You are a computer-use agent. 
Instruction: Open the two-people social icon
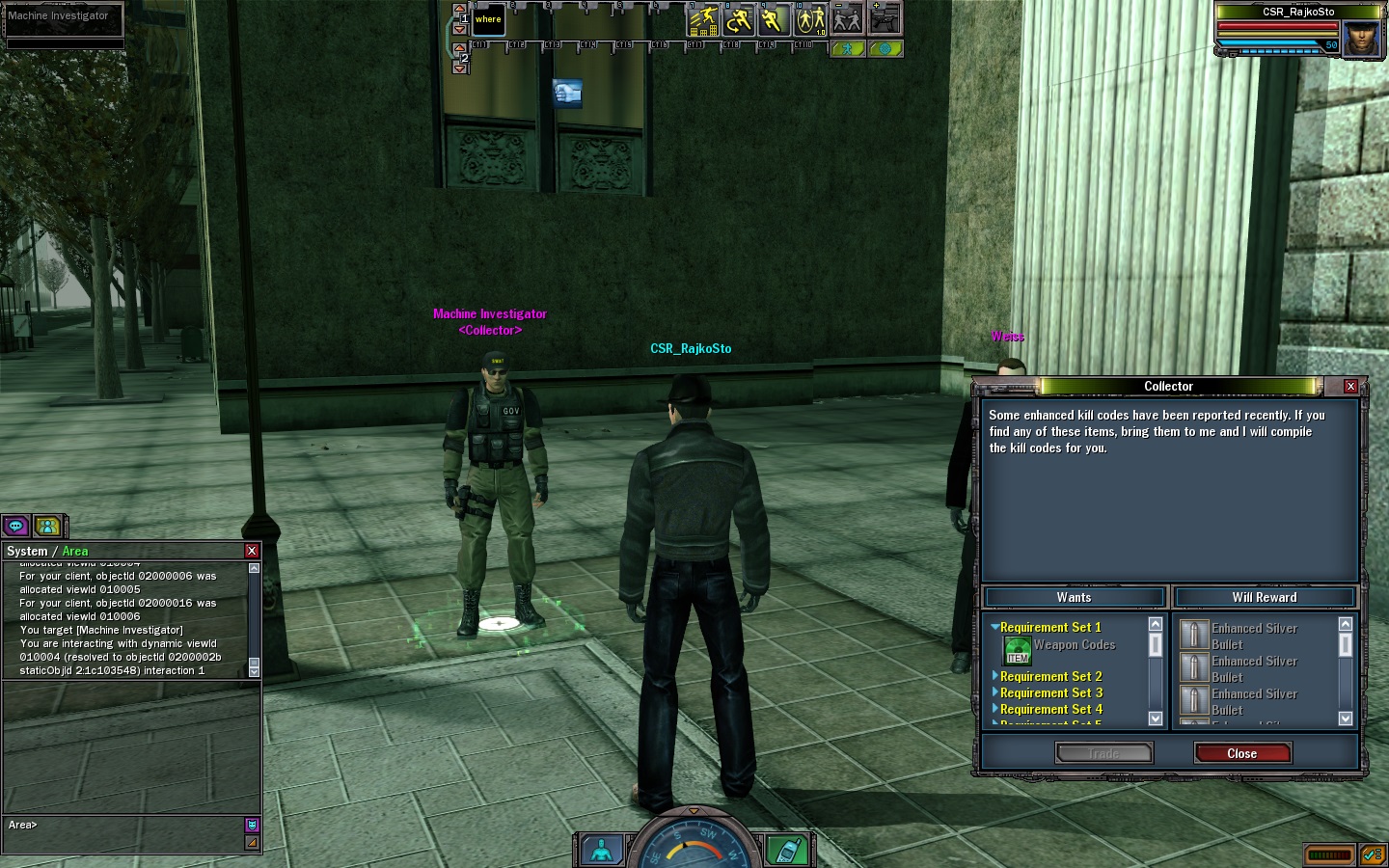pyautogui.click(x=47, y=526)
